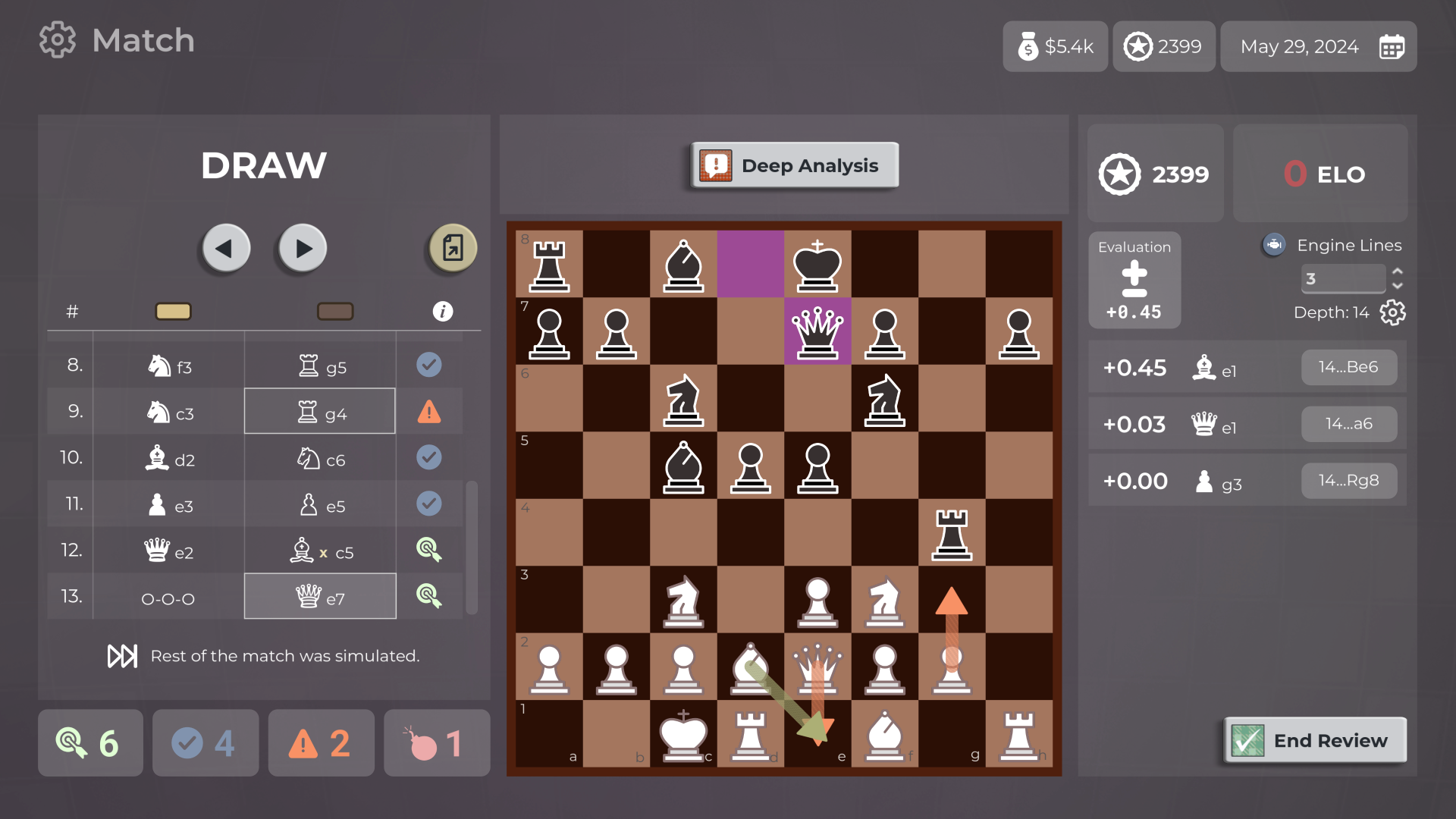Open the Depth settings gear in Engine Lines panel
Screen dimensions: 1456x819
point(1392,312)
